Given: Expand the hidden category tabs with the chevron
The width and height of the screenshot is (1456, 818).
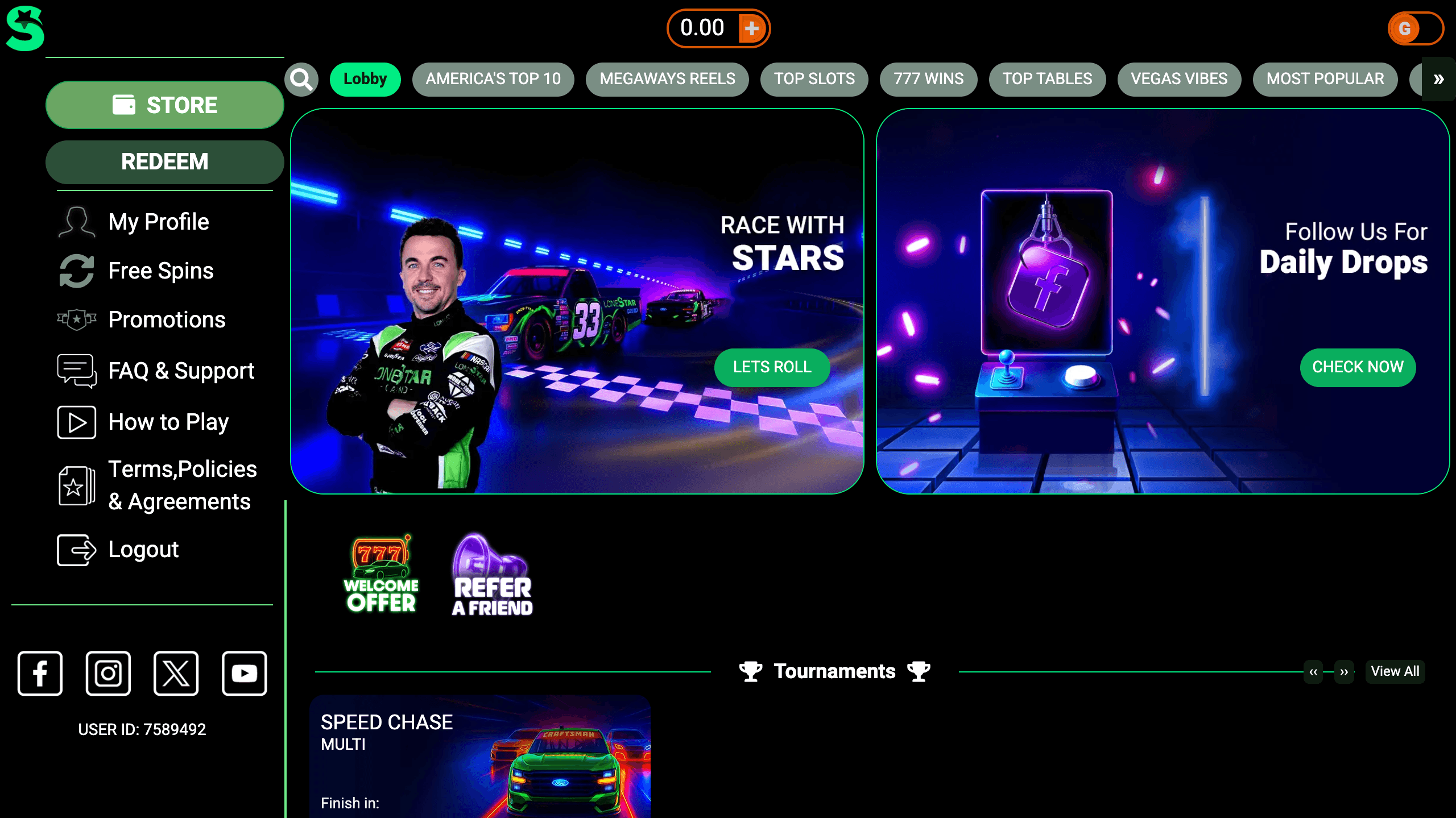Looking at the screenshot, I should [1439, 80].
